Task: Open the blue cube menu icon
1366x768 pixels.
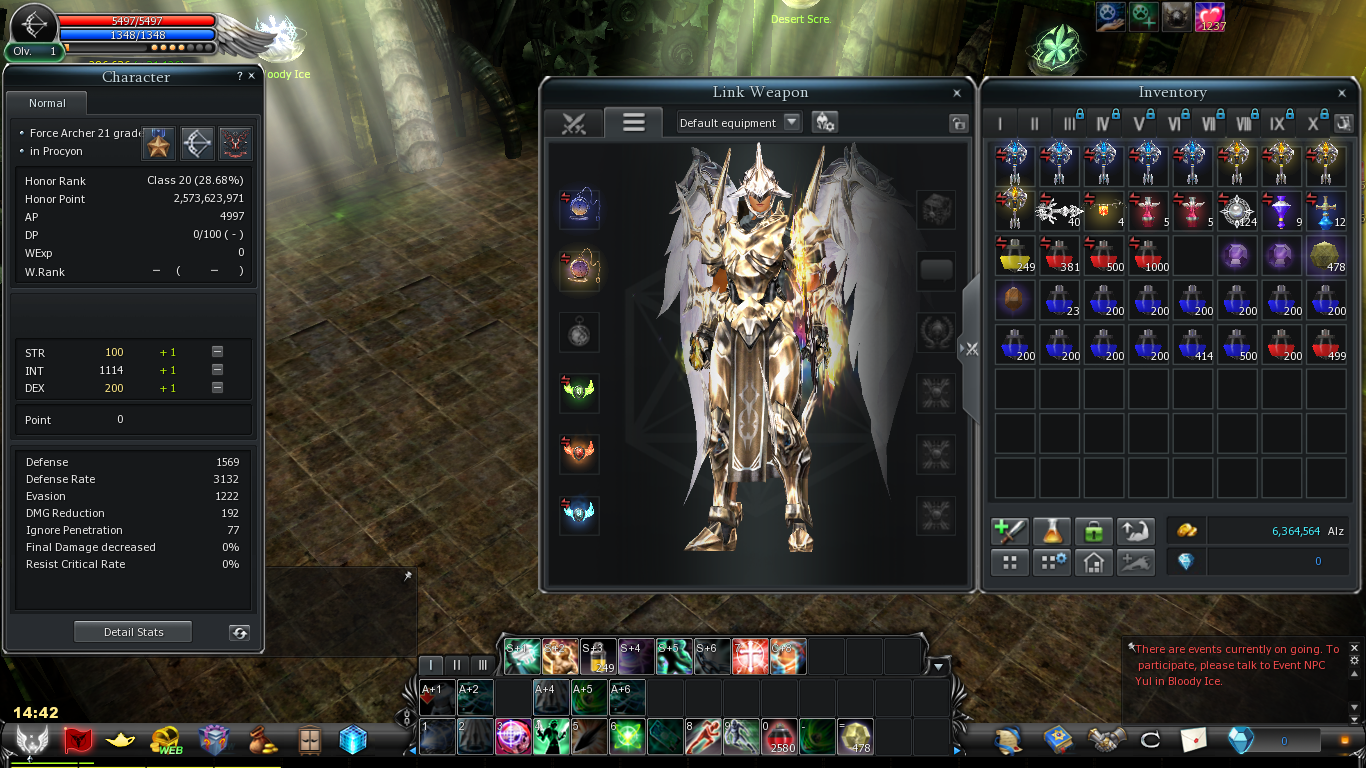Action: [x=353, y=740]
